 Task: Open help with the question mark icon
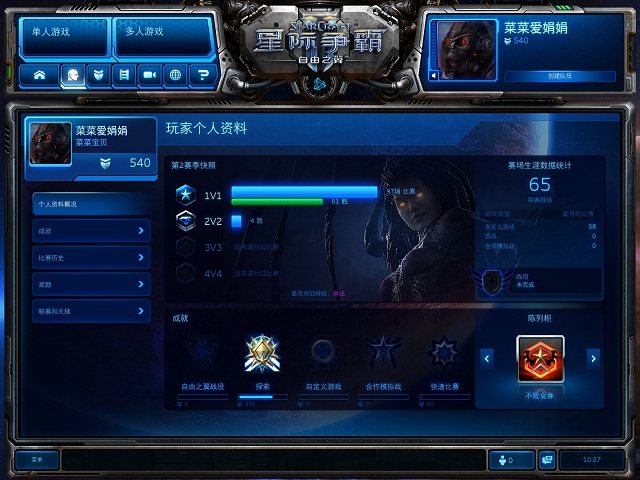tap(203, 74)
